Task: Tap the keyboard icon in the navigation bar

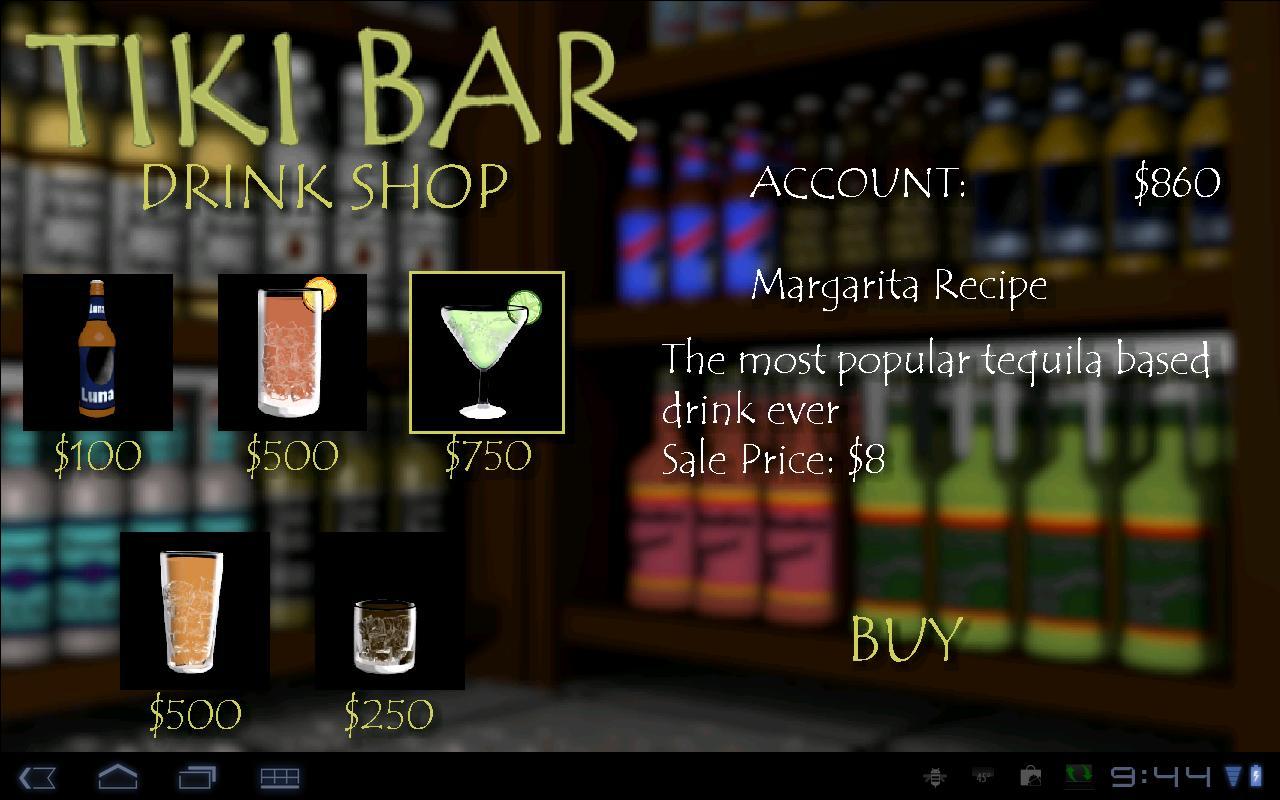Action: [x=280, y=778]
